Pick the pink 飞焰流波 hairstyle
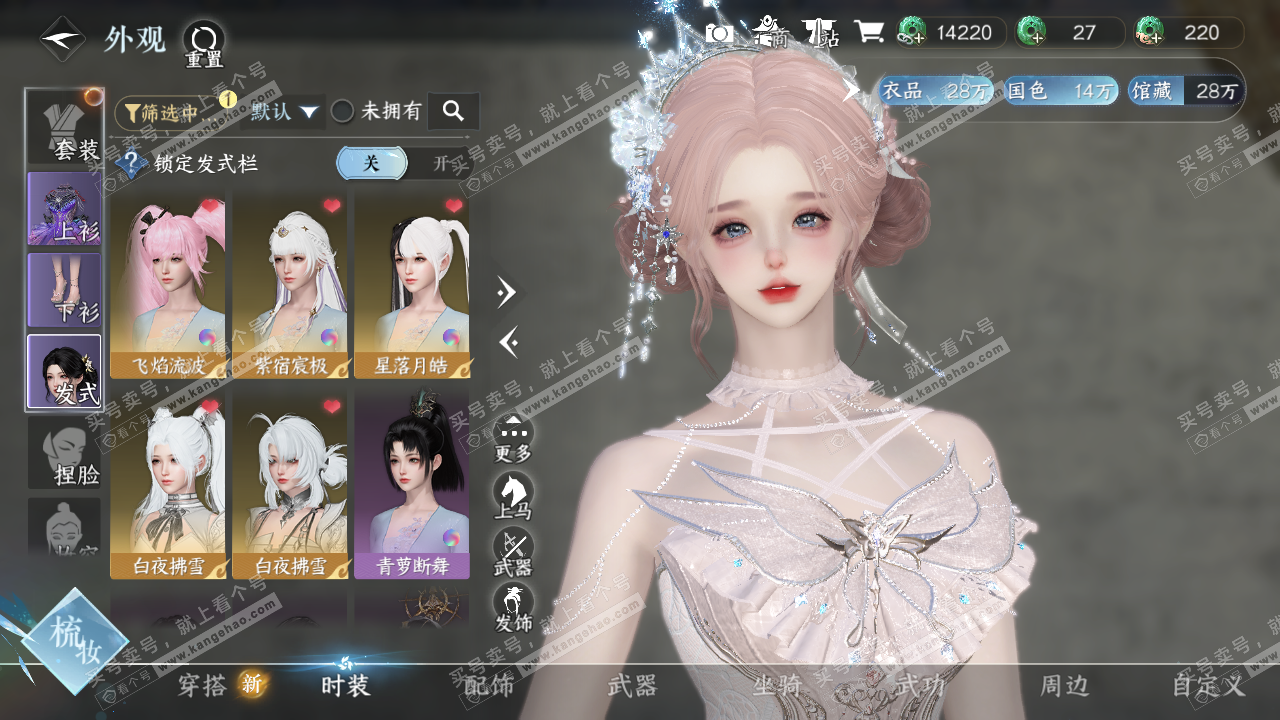 point(168,285)
